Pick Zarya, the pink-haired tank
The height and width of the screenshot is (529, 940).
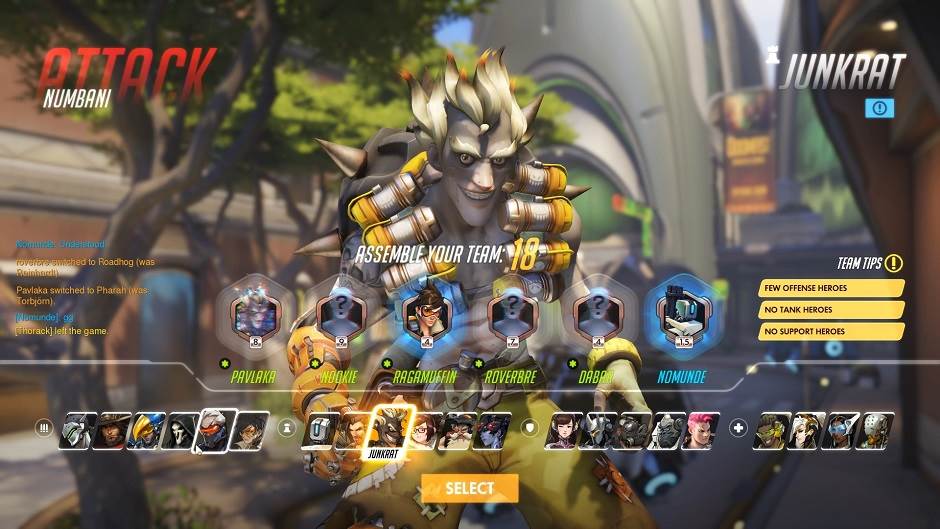pyautogui.click(x=702, y=430)
